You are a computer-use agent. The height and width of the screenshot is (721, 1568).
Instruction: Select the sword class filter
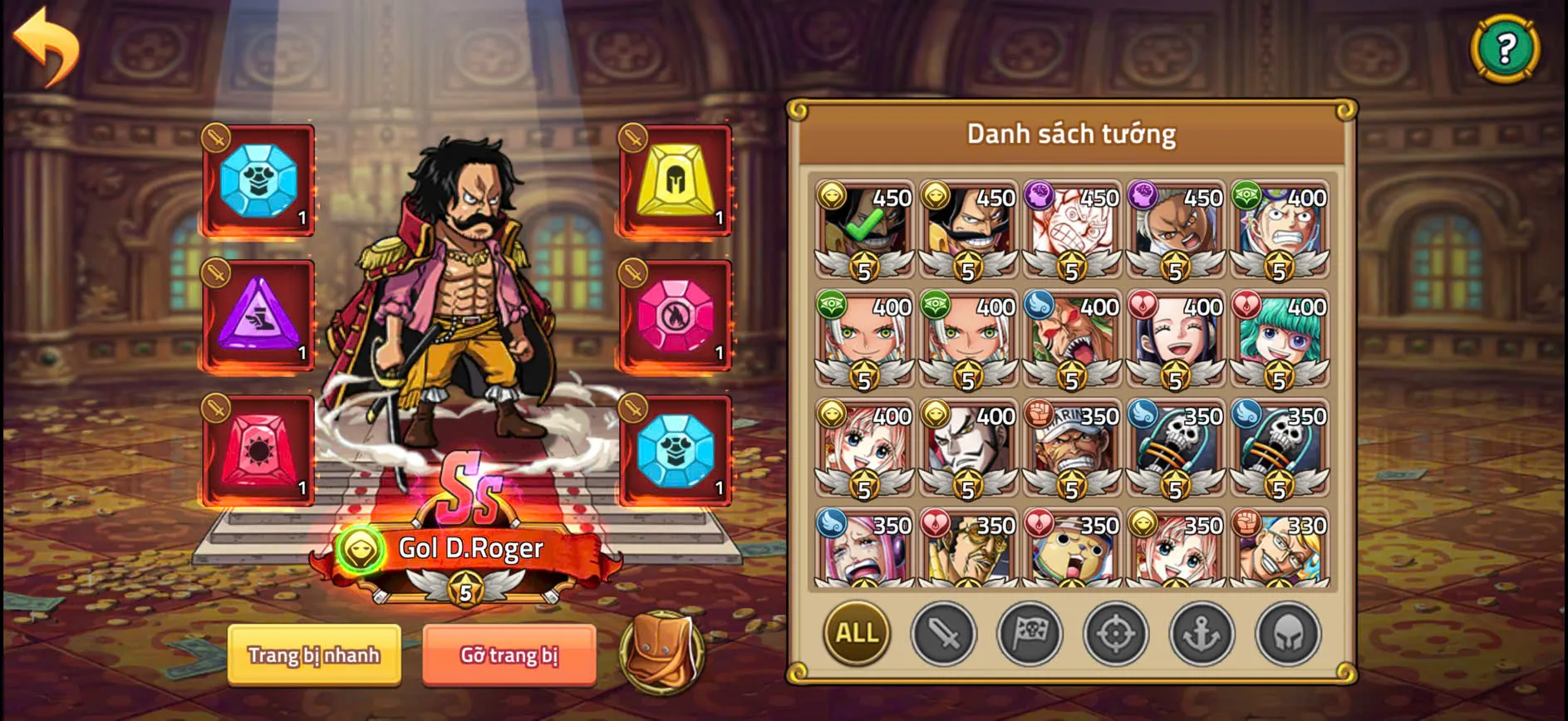pyautogui.click(x=943, y=634)
